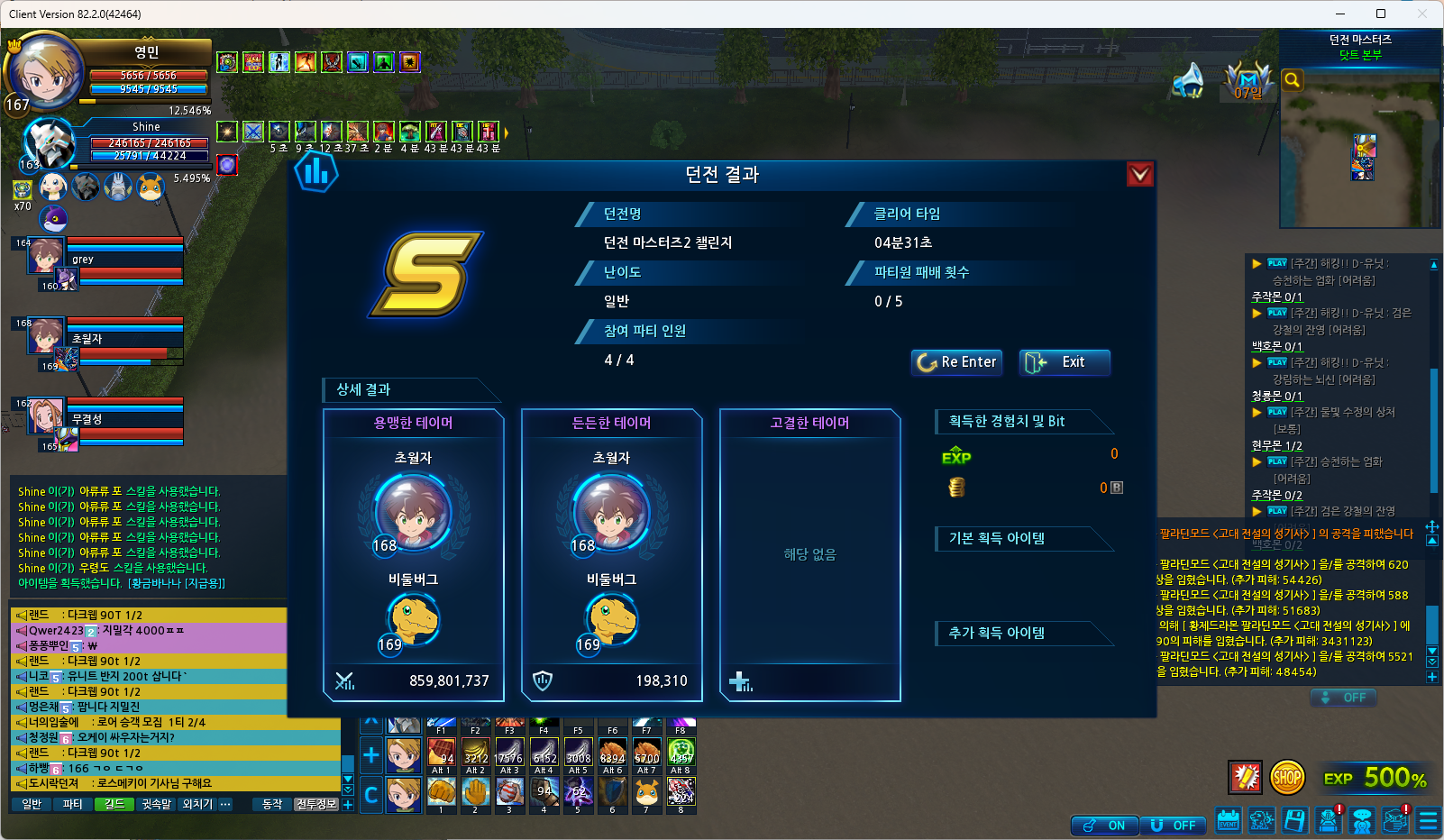This screenshot has height=840, width=1444.
Task: Use the banana item in Alt 2 slot
Action: coord(475,752)
